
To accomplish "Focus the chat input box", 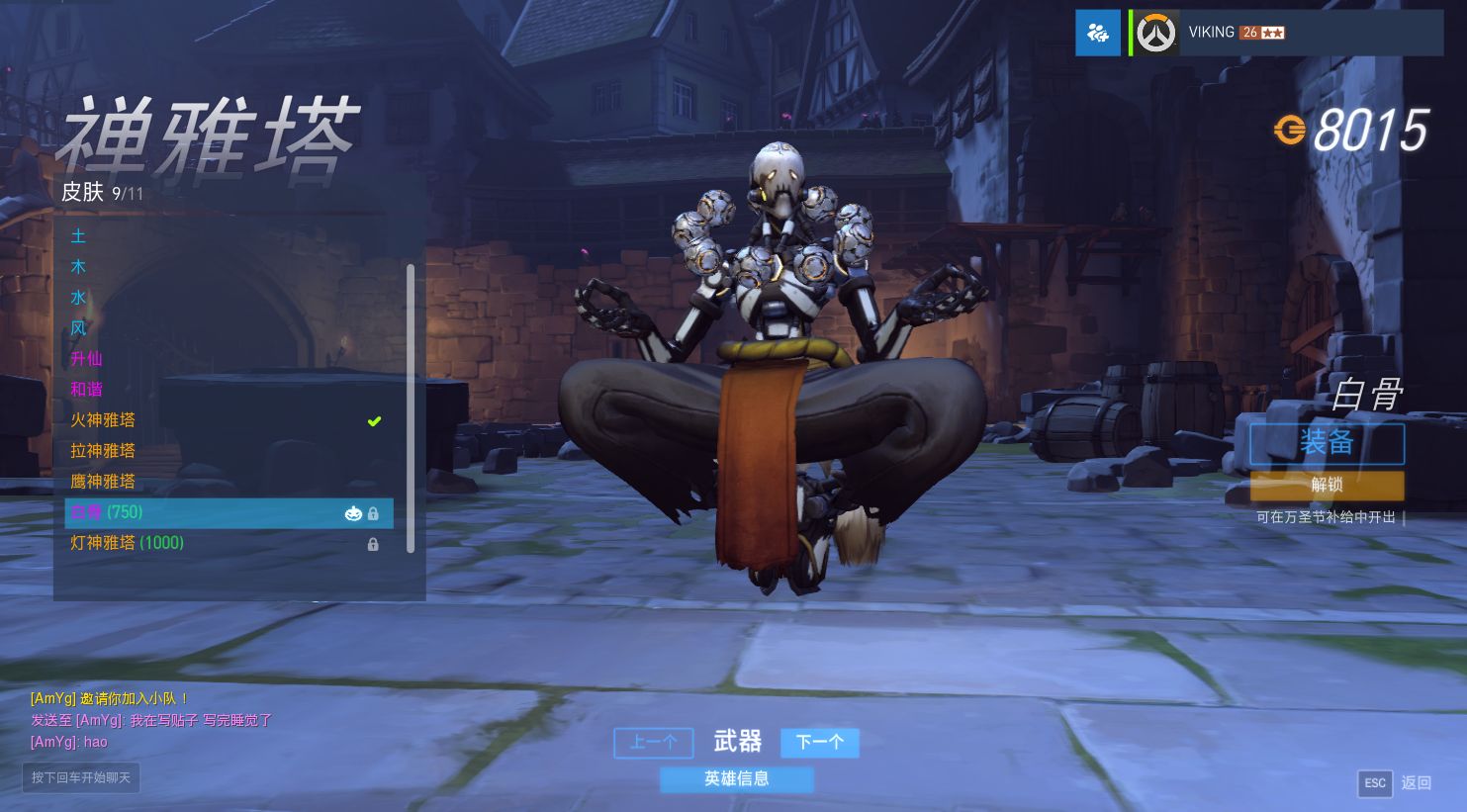I will pyautogui.click(x=81, y=777).
